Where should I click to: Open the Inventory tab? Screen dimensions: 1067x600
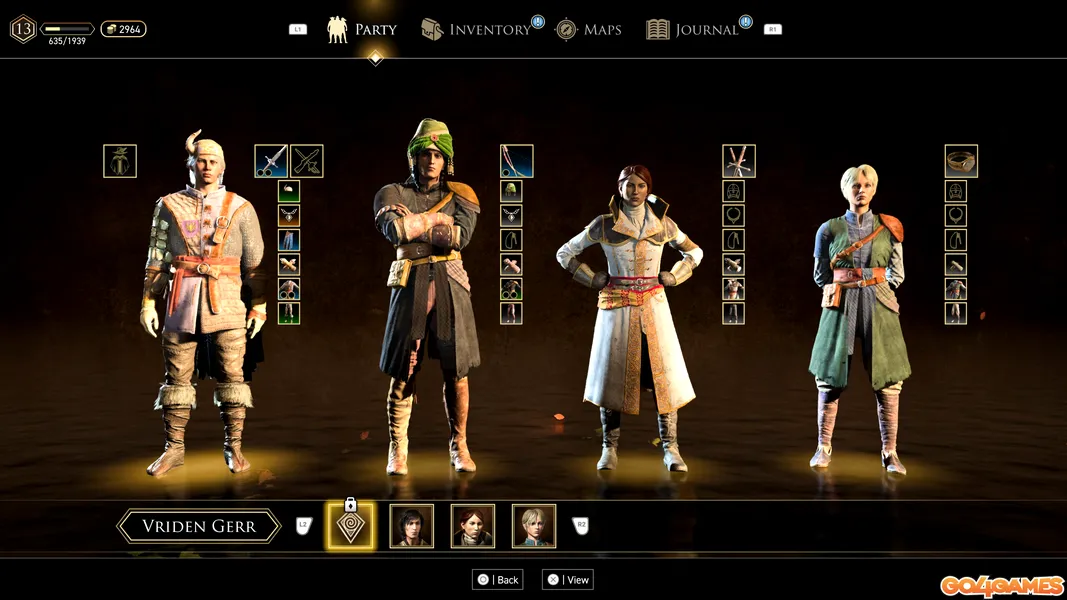click(x=476, y=30)
